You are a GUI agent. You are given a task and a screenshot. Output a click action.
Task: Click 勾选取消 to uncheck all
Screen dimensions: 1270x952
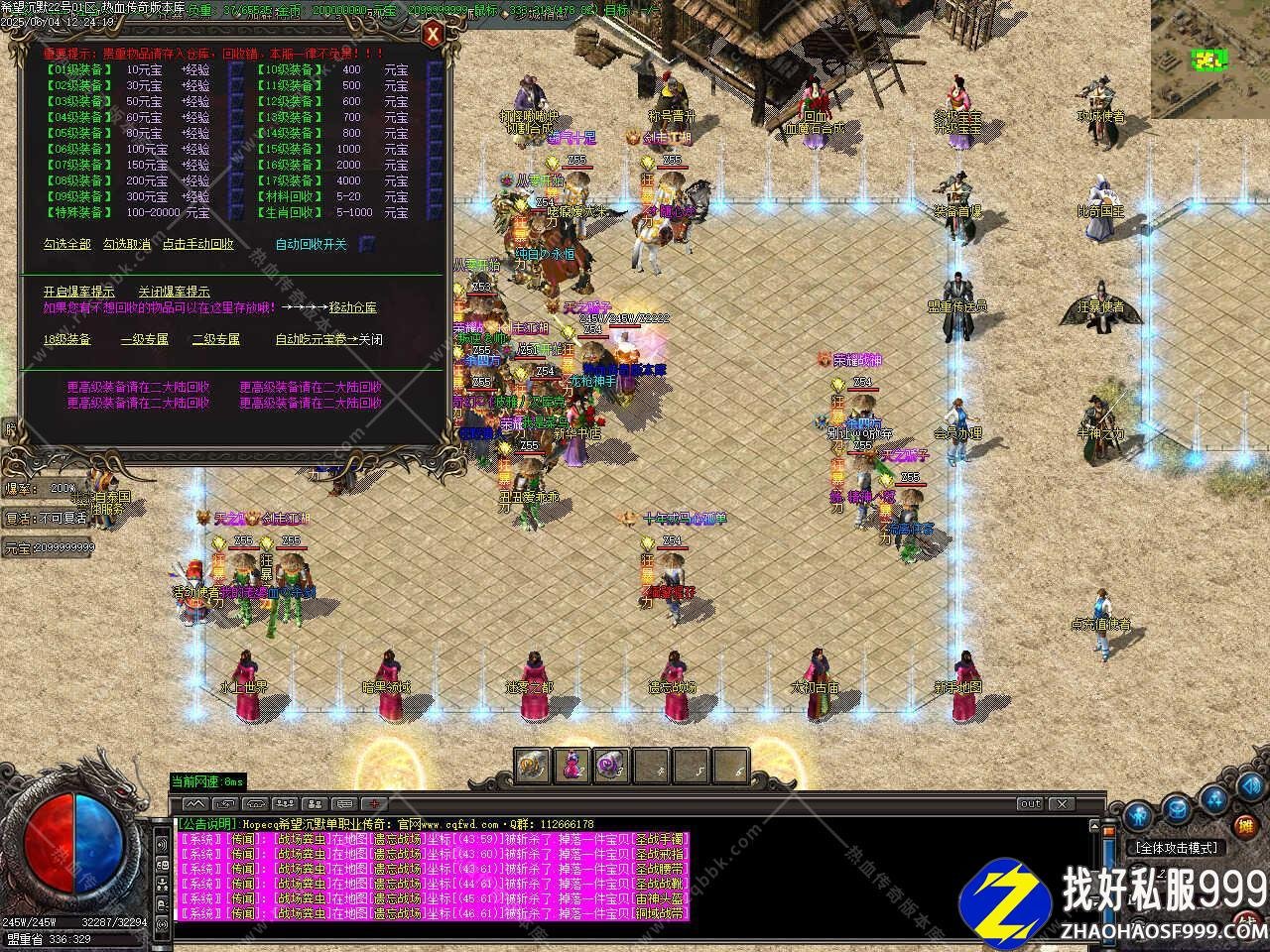[127, 244]
